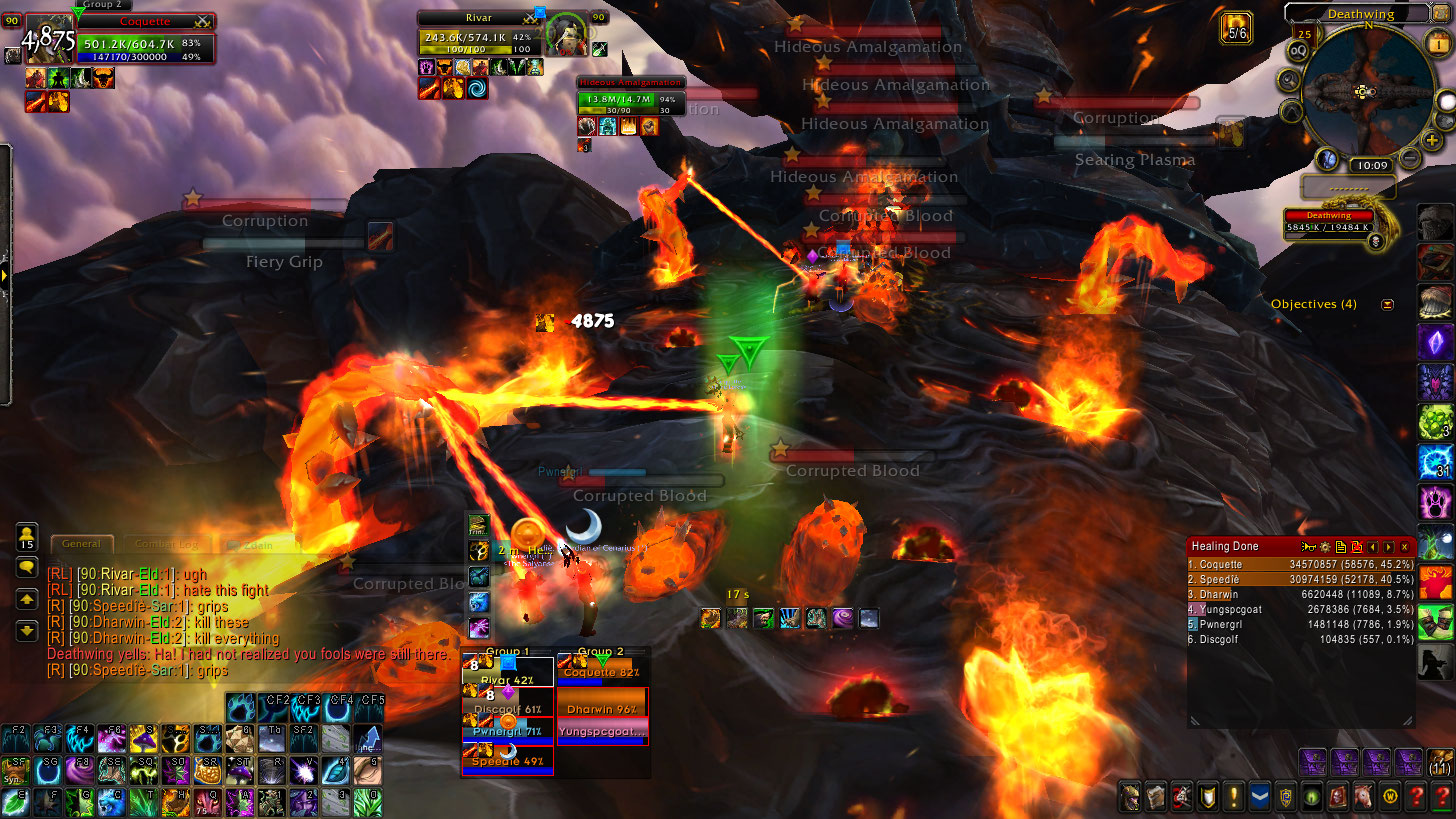This screenshot has height=819, width=1456.
Task: Switch to the General chat tab
Action: (81, 544)
